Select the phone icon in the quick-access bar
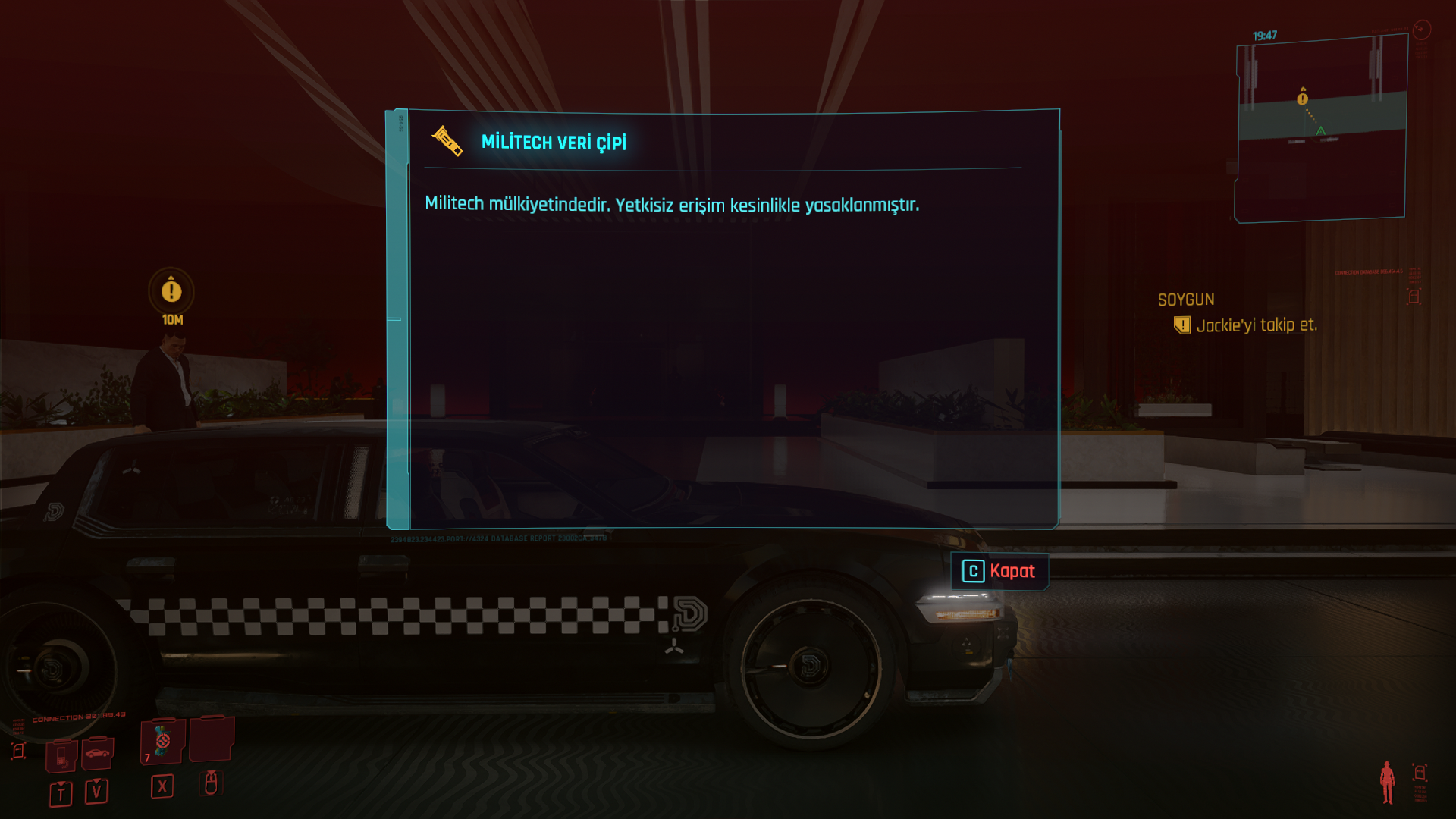Image resolution: width=1456 pixels, height=819 pixels. tap(61, 756)
